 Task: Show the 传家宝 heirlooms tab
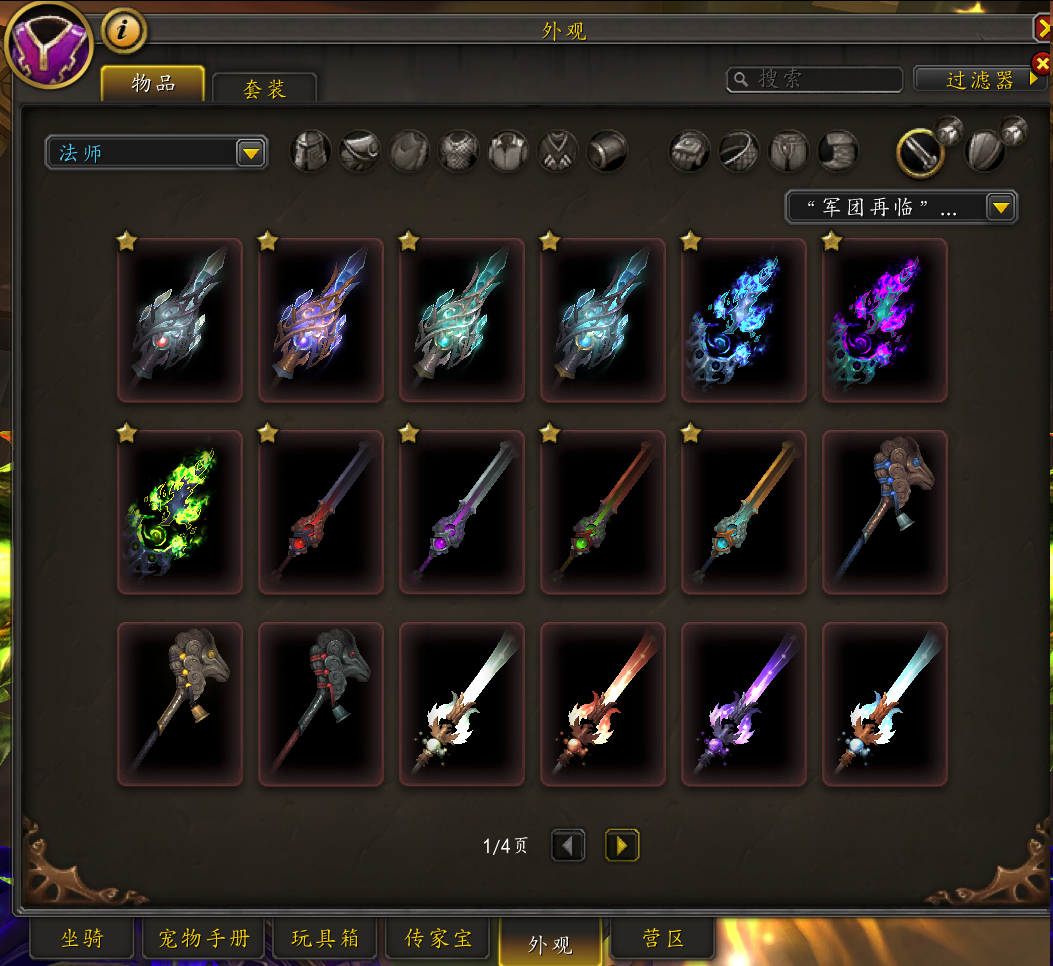pos(438,939)
